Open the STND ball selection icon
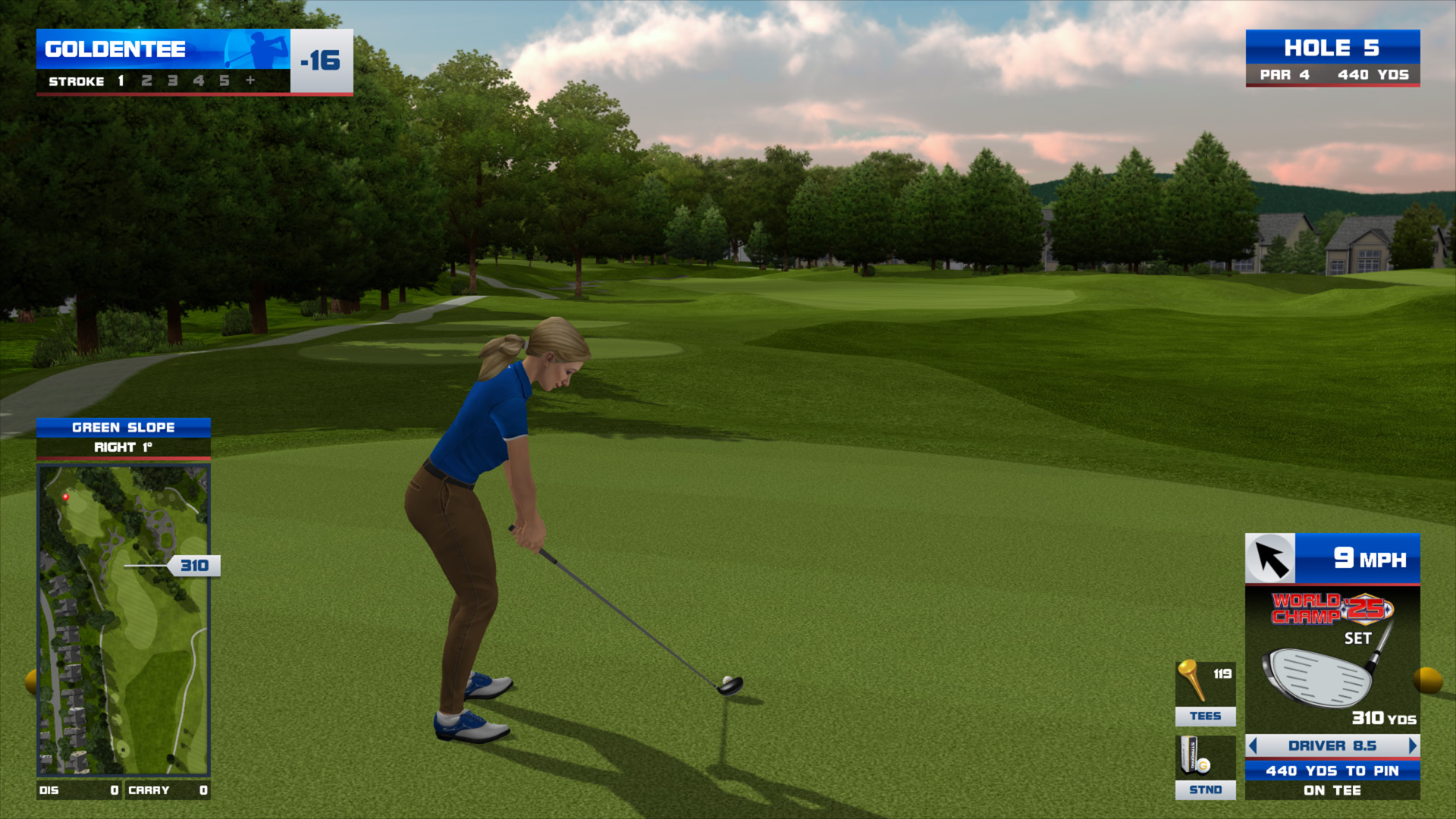 (1205, 767)
